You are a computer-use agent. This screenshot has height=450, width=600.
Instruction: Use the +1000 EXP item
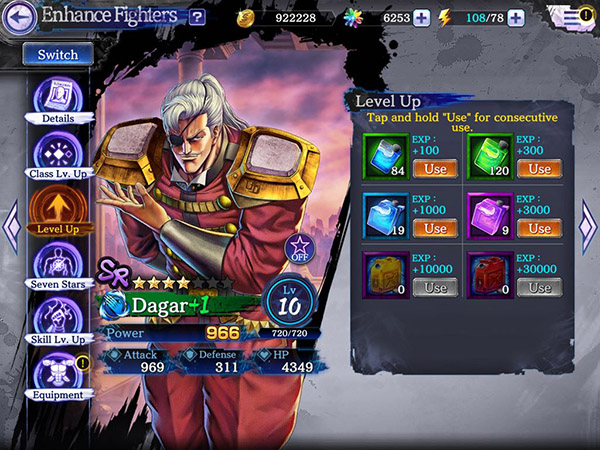click(x=435, y=228)
